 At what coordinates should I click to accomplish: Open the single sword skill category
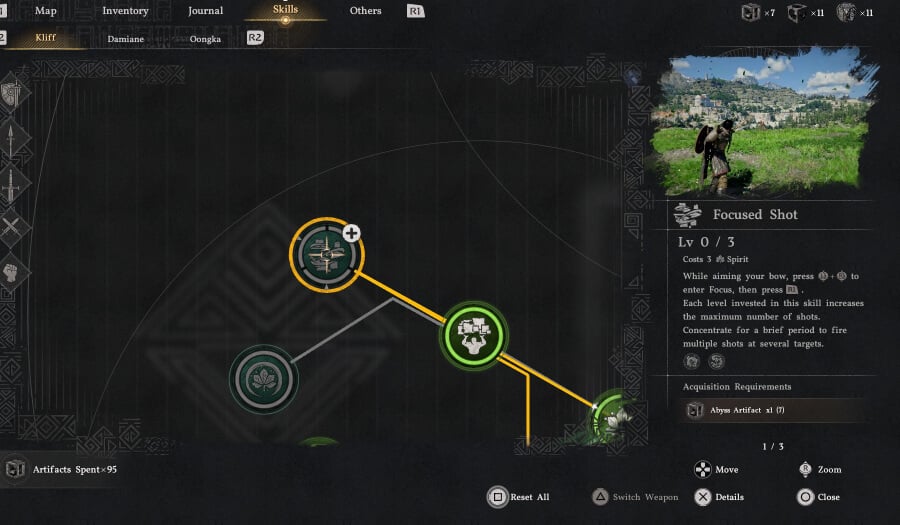click(x=11, y=186)
